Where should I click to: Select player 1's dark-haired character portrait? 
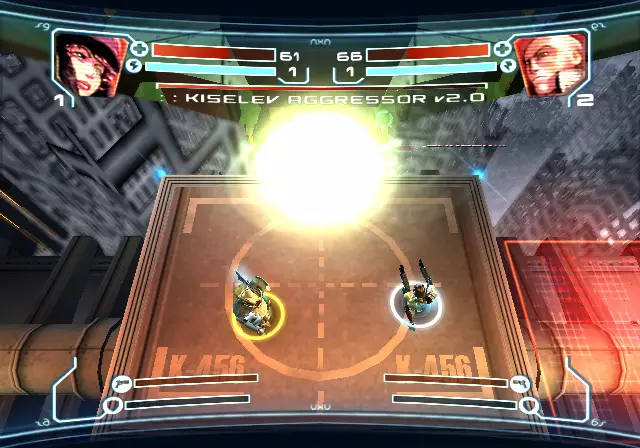pyautogui.click(x=89, y=65)
